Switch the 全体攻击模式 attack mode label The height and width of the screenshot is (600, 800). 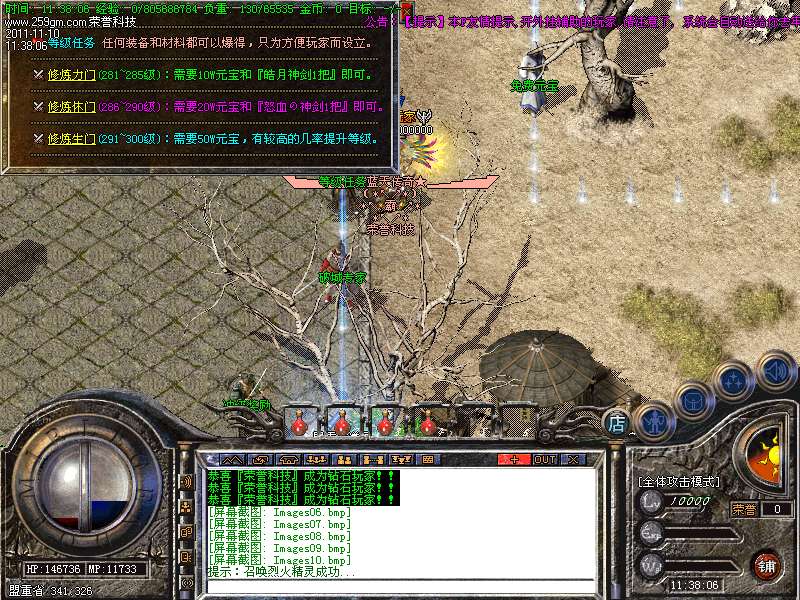[x=679, y=482]
